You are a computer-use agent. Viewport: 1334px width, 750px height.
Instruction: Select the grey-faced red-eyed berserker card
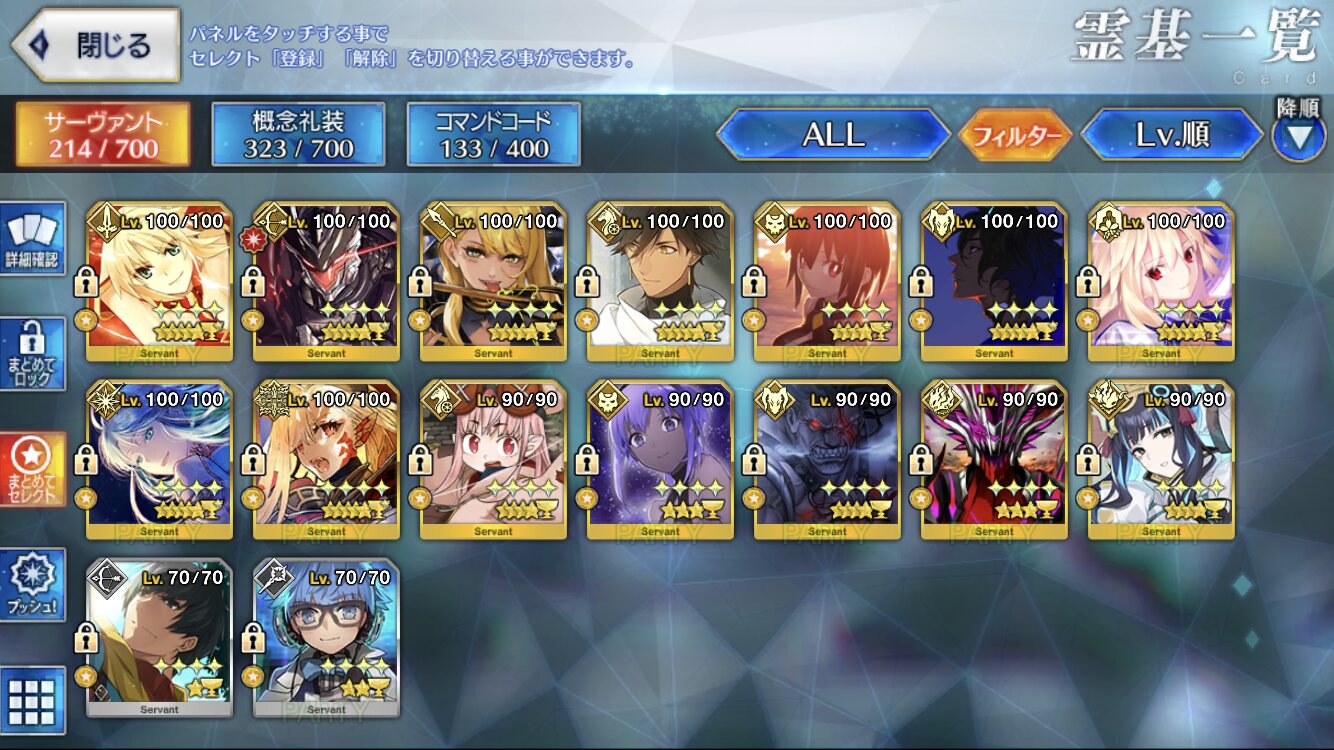(827, 460)
